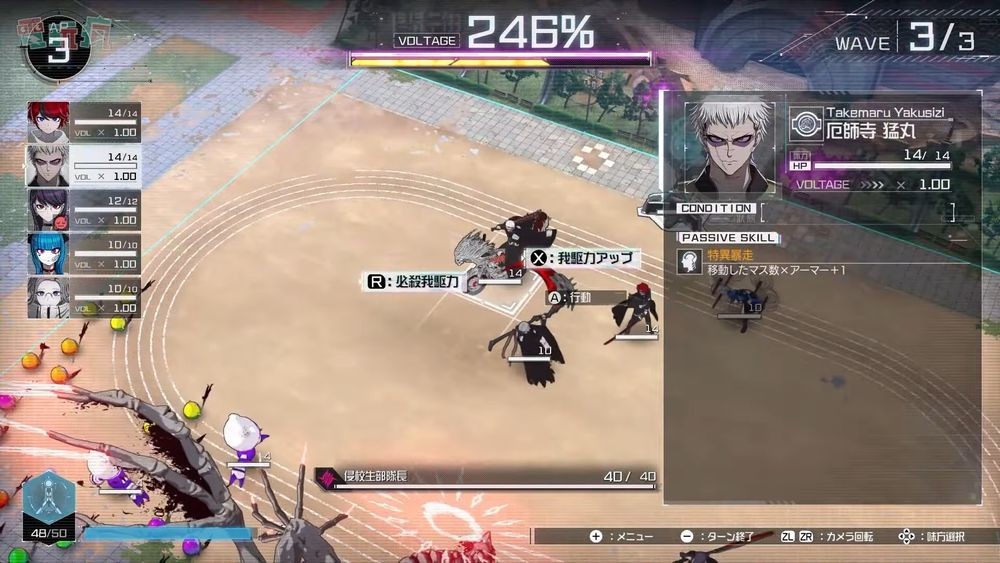The width and height of the screenshot is (1000, 563).
Task: Choose the 必殺我駆力 special action
Action: point(413,282)
